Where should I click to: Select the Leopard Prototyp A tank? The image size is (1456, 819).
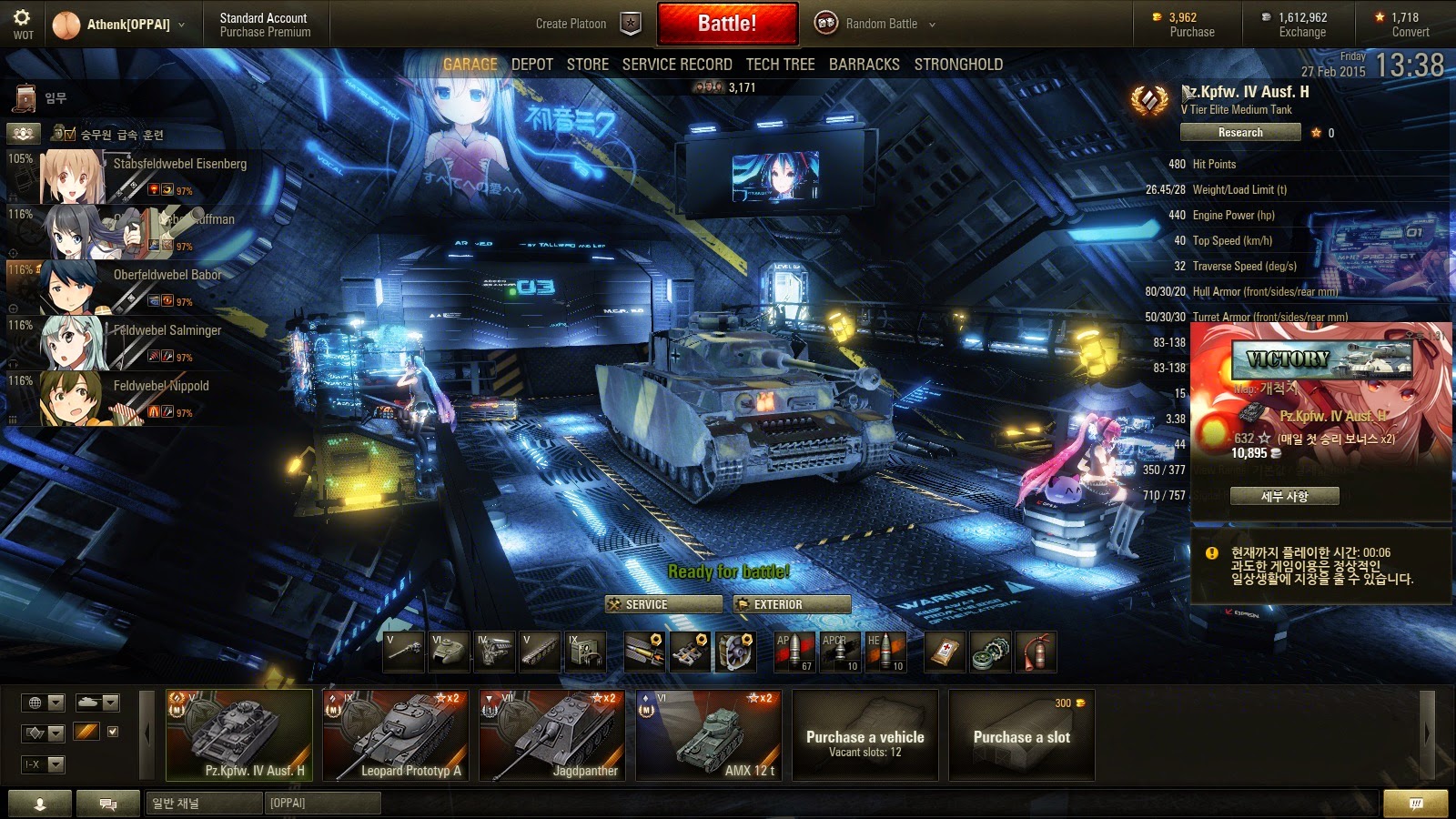pyautogui.click(x=396, y=735)
